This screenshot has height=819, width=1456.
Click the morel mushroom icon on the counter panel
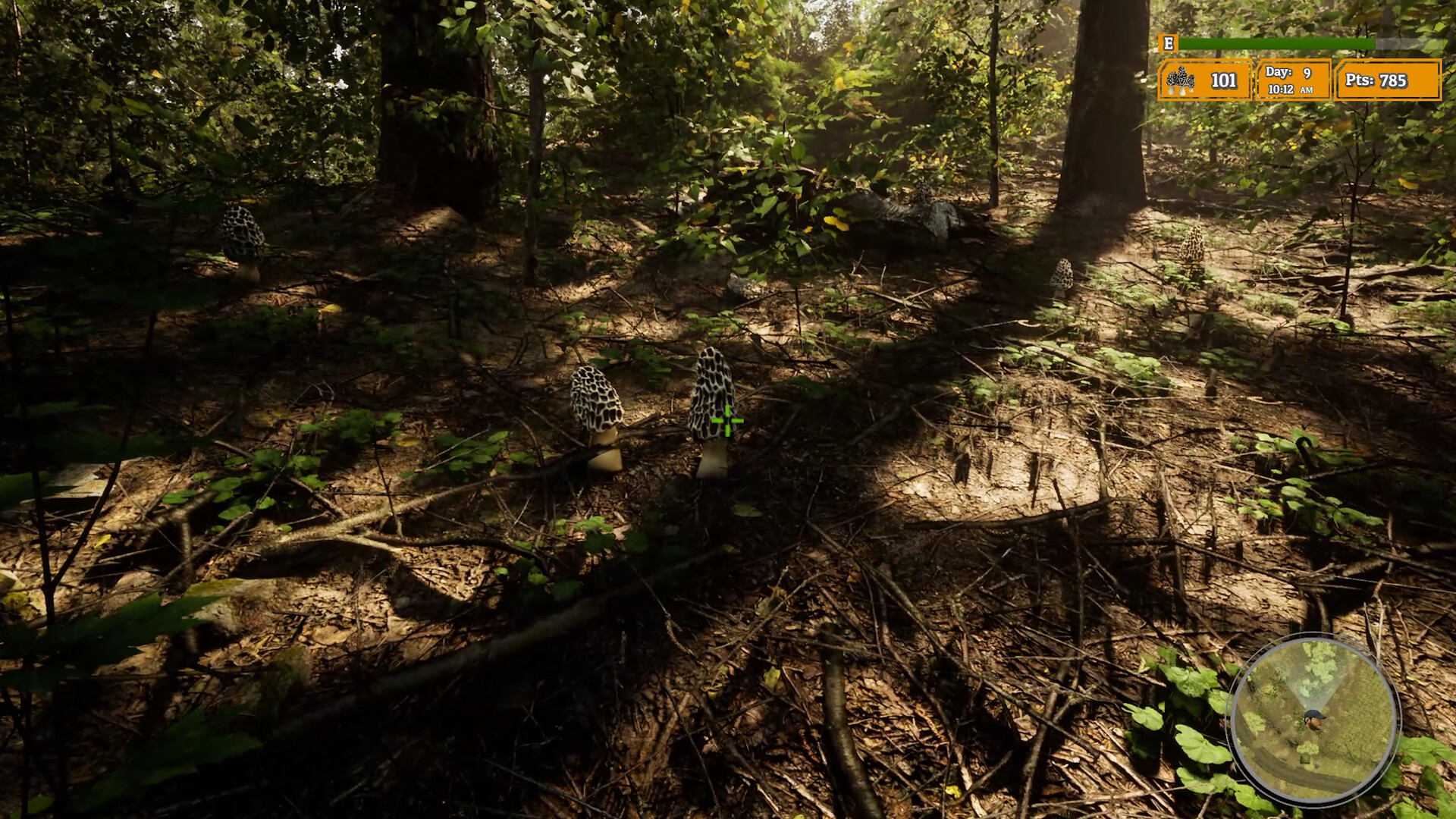coord(1180,79)
